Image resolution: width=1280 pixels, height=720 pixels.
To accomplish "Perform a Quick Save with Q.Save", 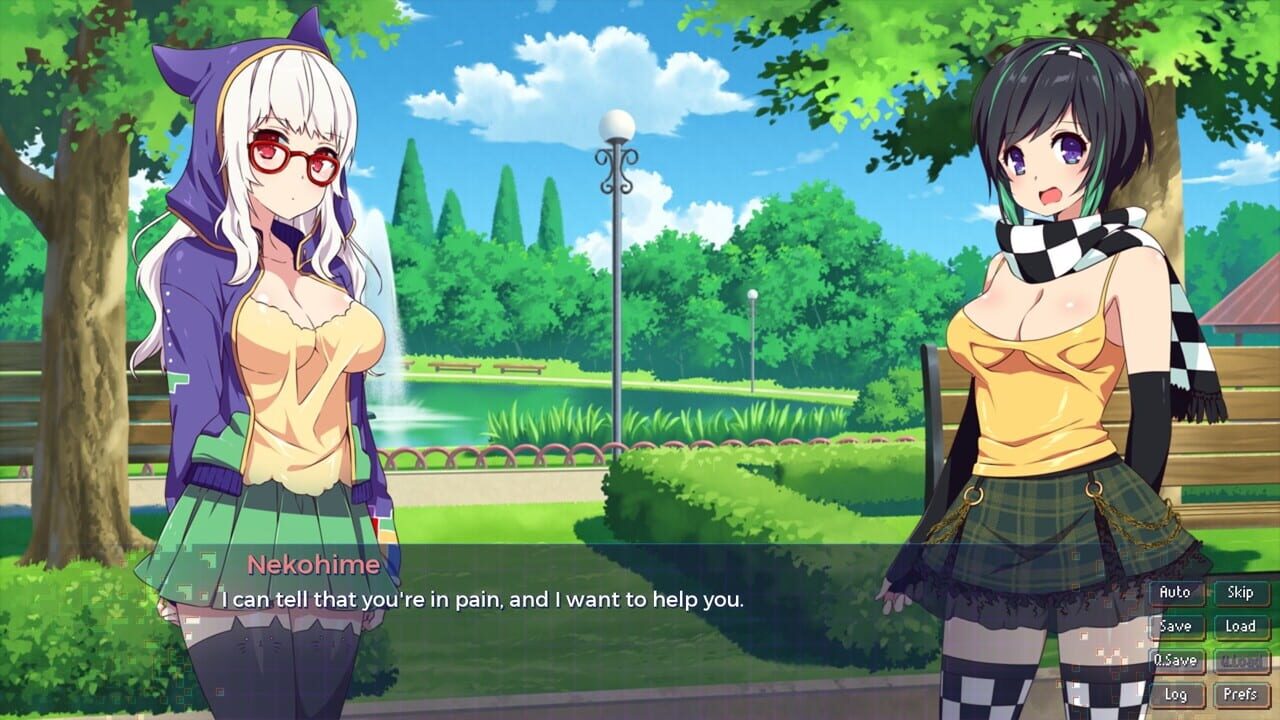I will pyautogui.click(x=1176, y=660).
